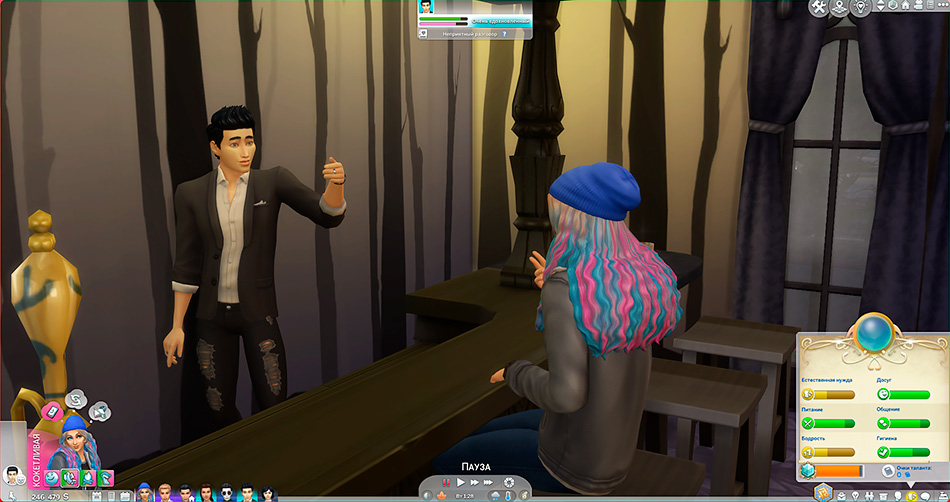The height and width of the screenshot is (502, 950).
Task: Resume game with the normal speed play button
Action: (460, 482)
